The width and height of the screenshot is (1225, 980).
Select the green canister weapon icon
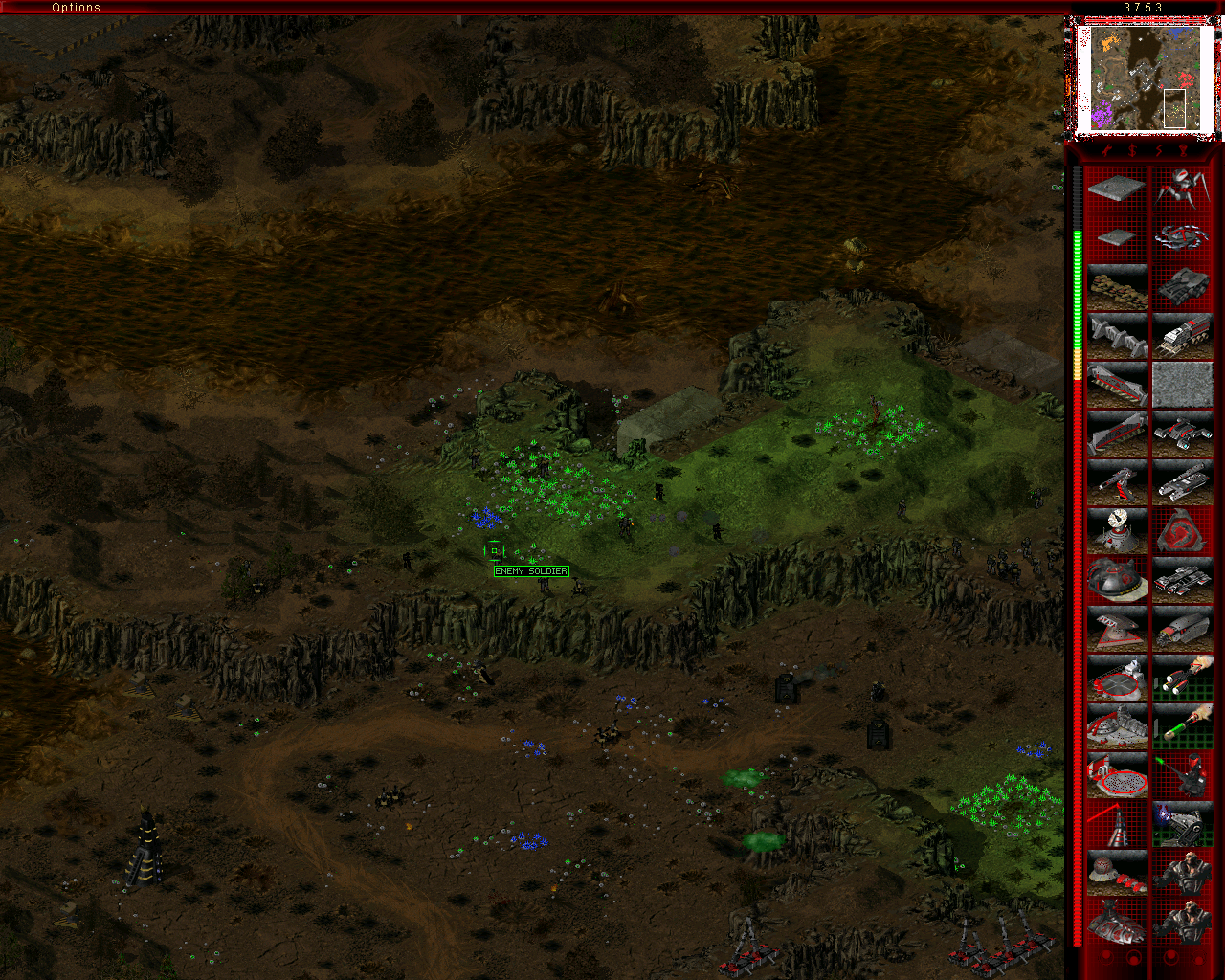pyautogui.click(x=1183, y=725)
